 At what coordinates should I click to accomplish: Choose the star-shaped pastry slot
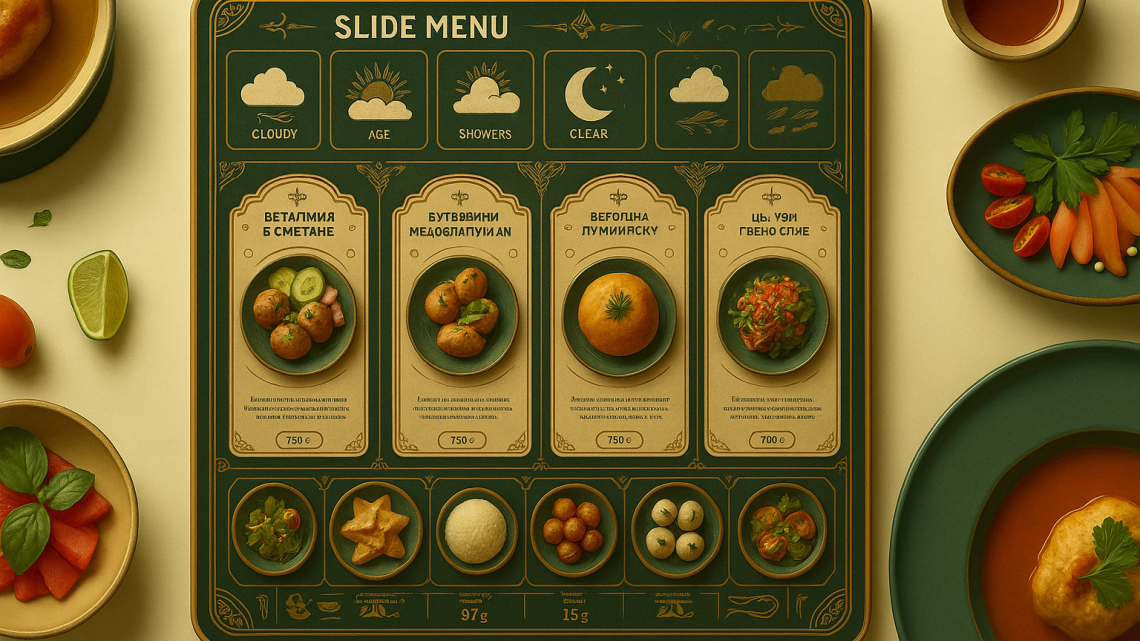[375, 530]
